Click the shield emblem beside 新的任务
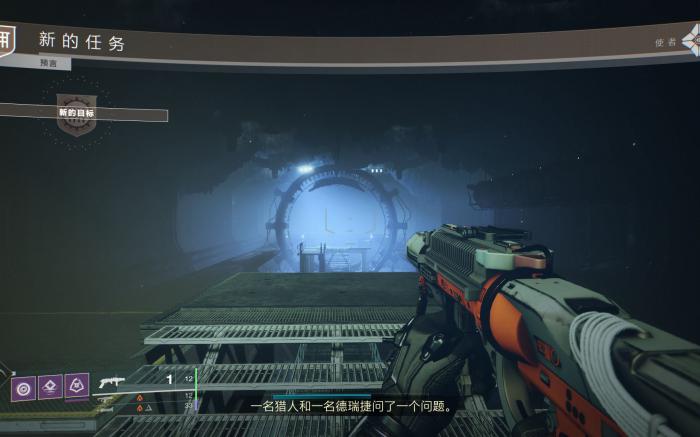 (x=7, y=40)
